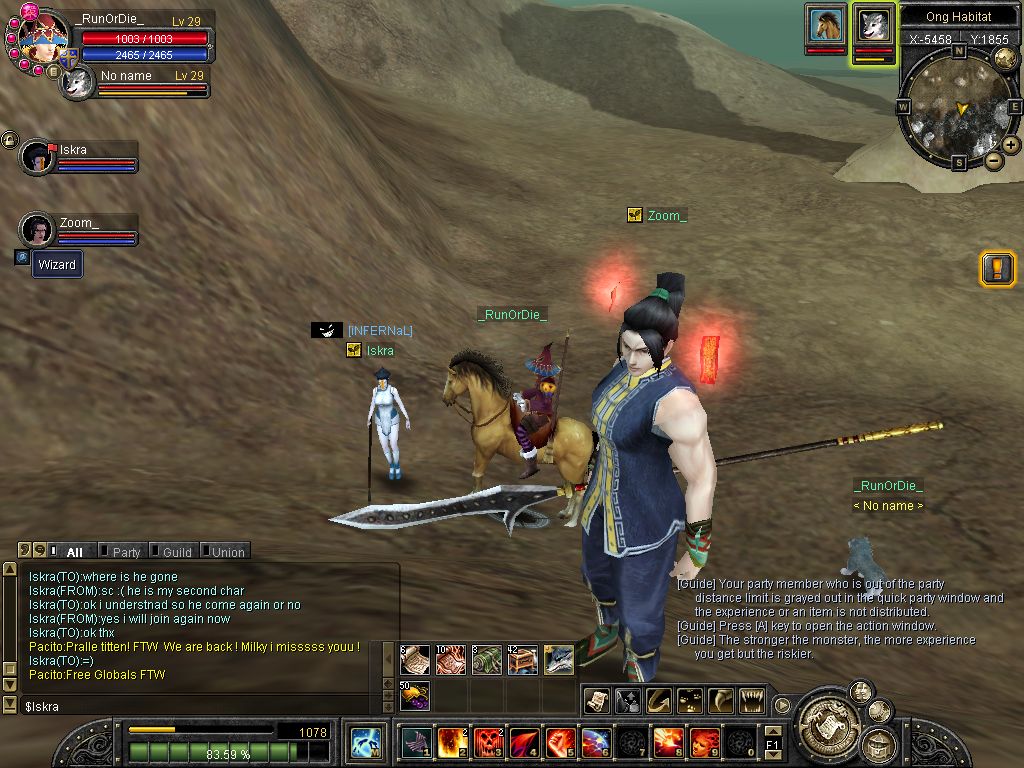Switch to the Party chat tab

pos(124,551)
